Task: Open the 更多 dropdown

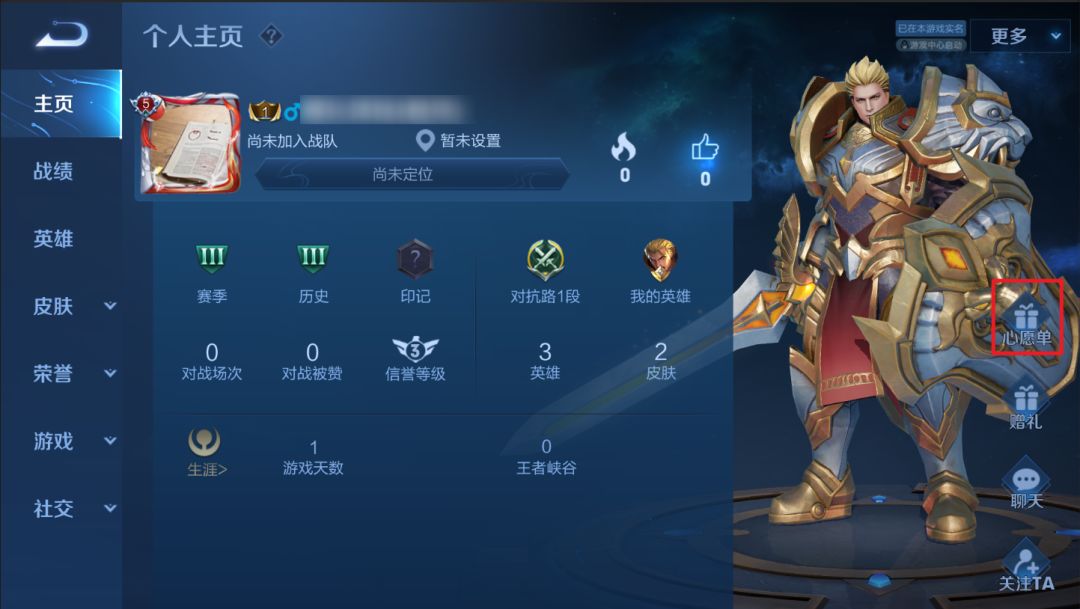Action: 1018,37
